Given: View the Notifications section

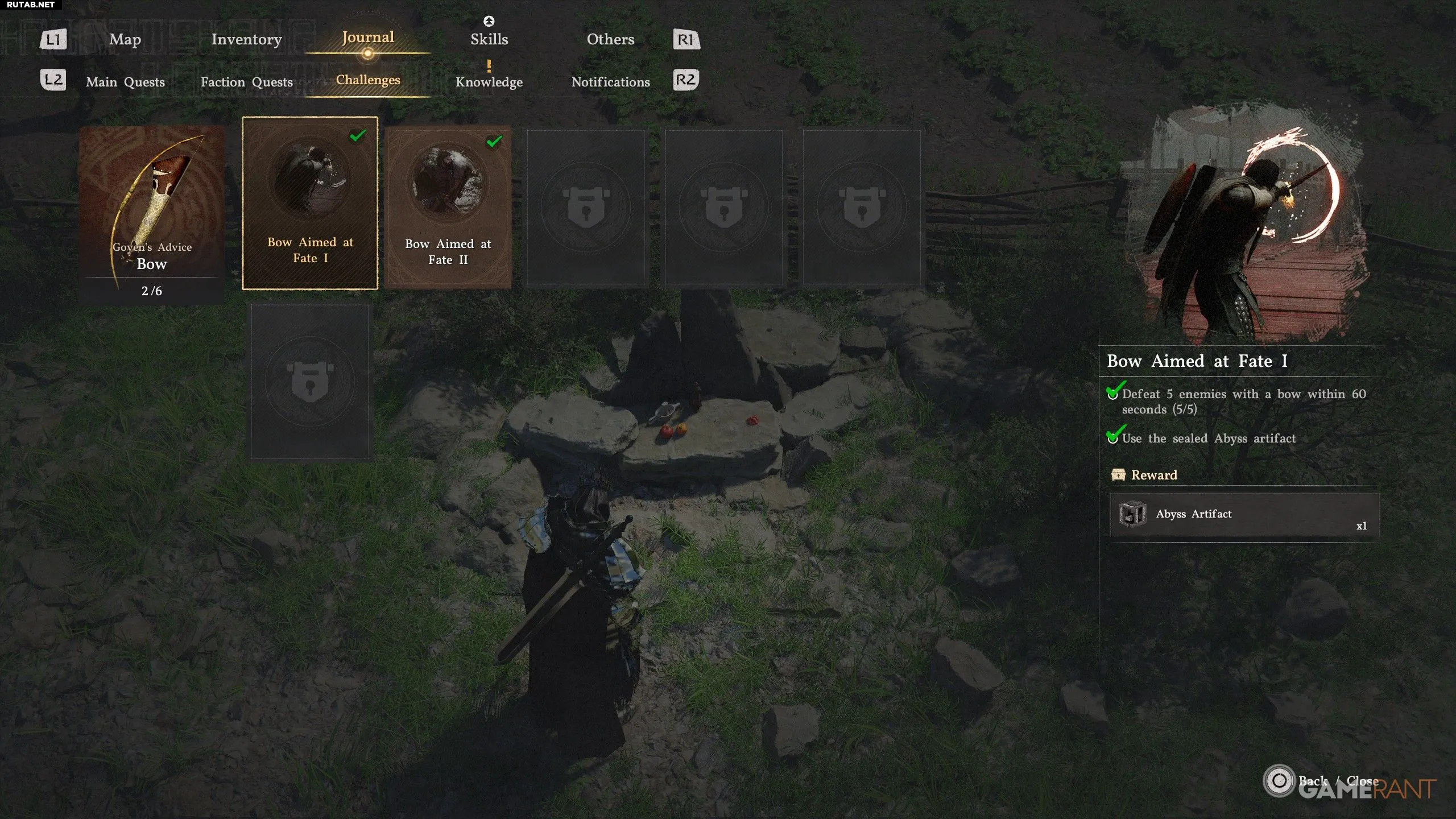Looking at the screenshot, I should (x=610, y=82).
